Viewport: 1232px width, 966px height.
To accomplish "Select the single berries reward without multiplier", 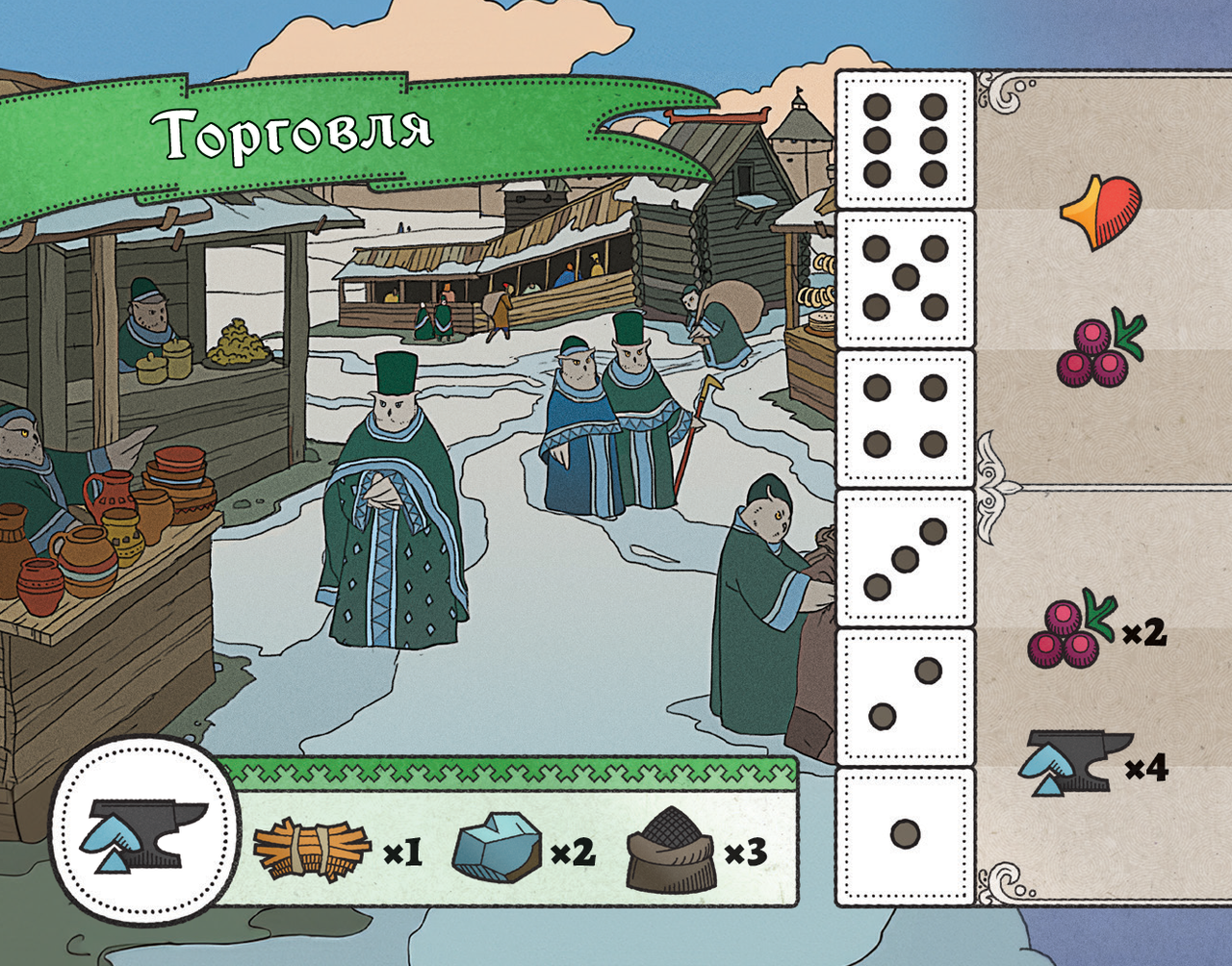I will point(1099,350).
